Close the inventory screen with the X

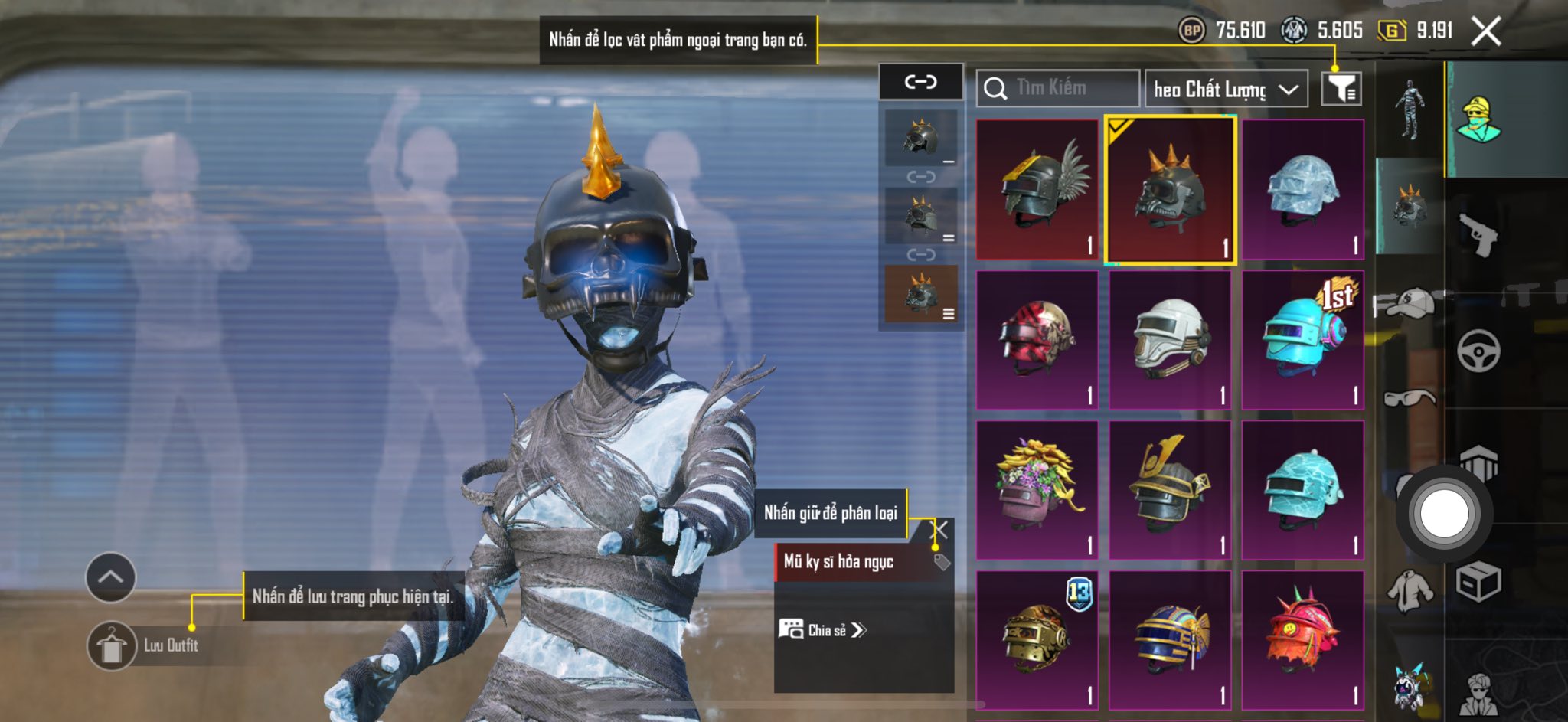(x=1485, y=32)
